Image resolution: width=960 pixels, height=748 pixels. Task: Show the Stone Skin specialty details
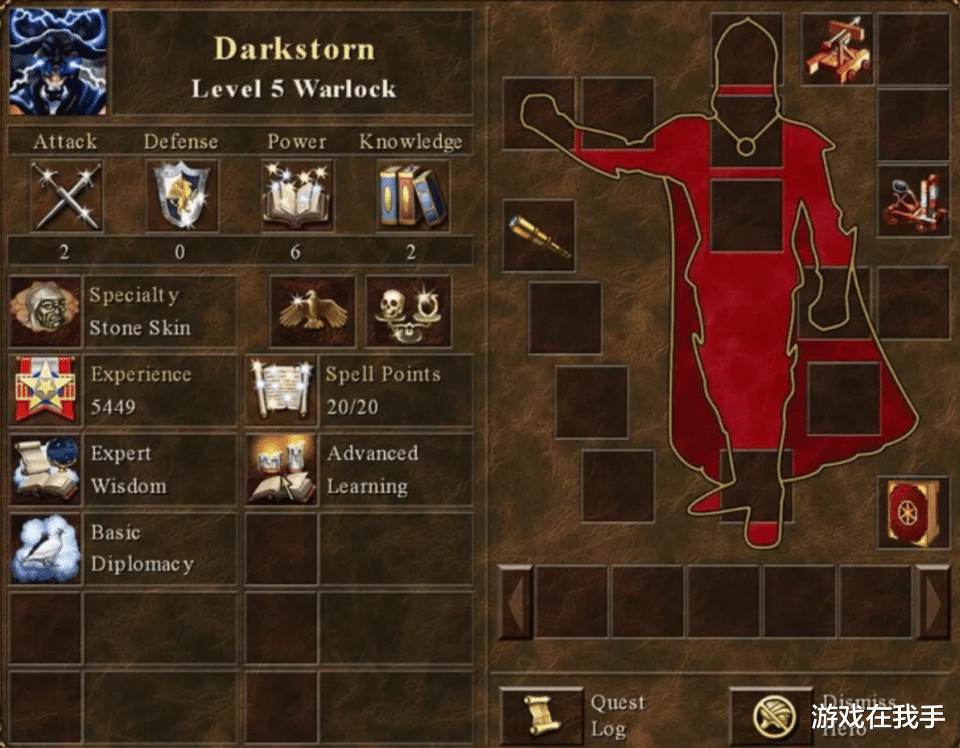point(45,312)
